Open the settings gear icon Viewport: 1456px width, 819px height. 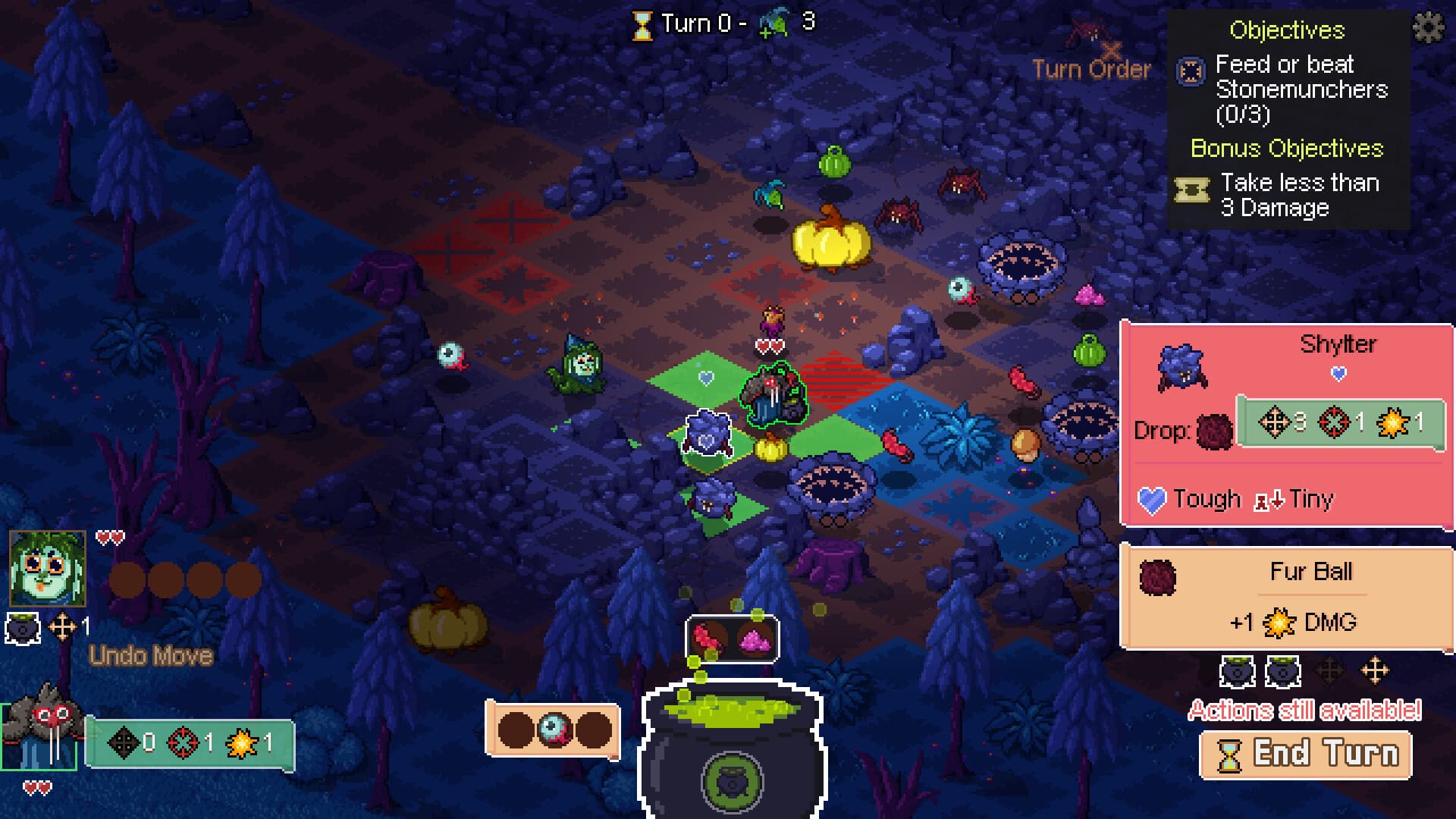tap(1429, 29)
